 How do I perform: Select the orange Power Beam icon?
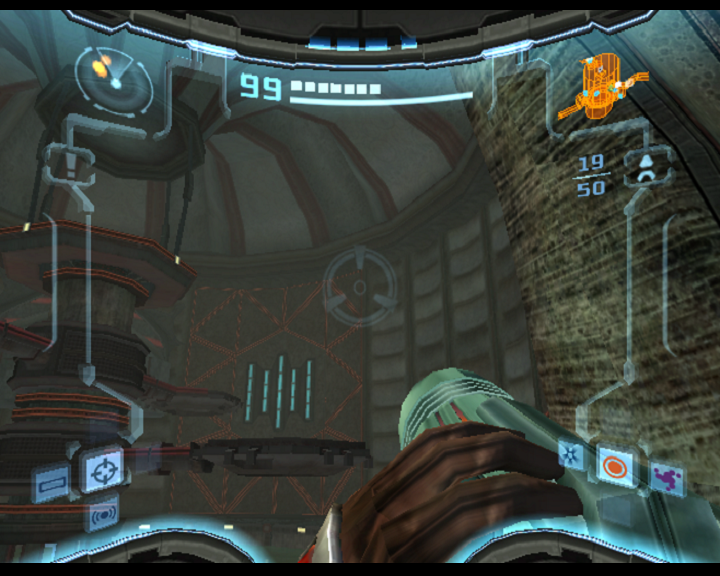click(x=612, y=465)
